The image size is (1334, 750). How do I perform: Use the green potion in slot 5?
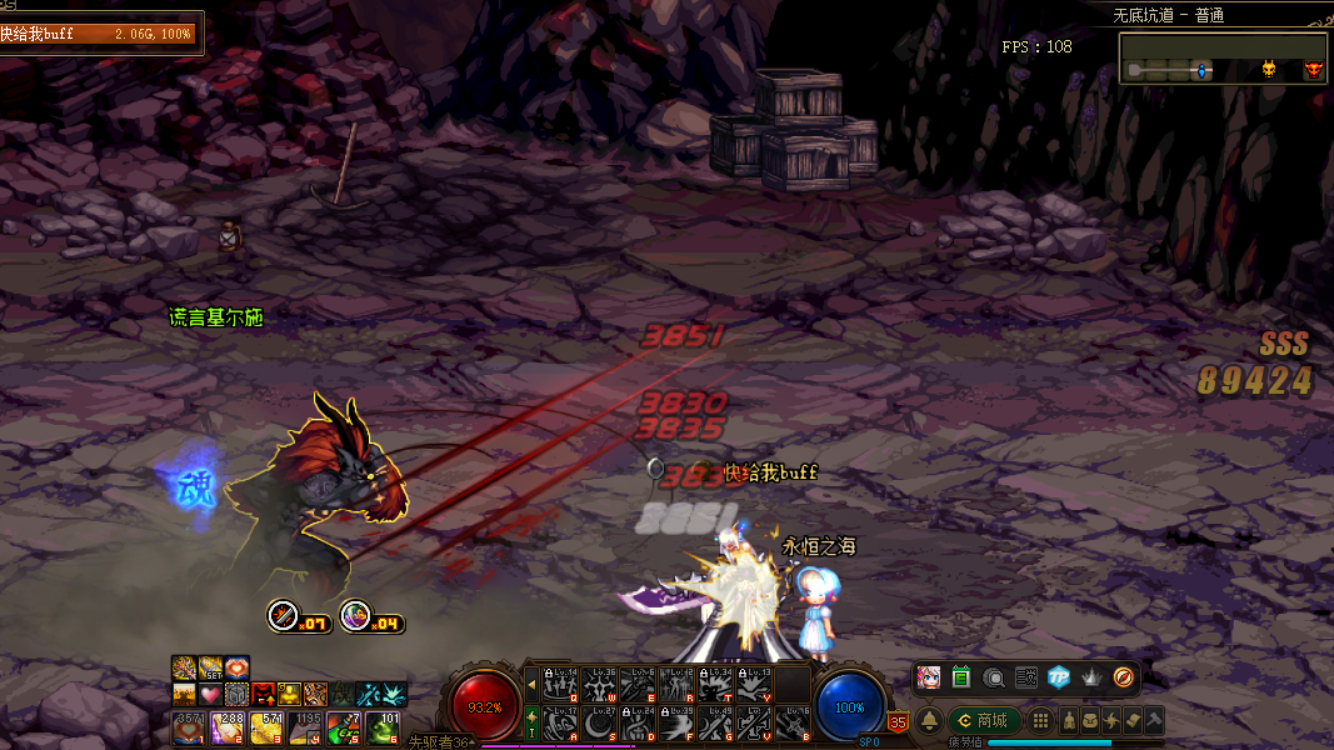343,728
